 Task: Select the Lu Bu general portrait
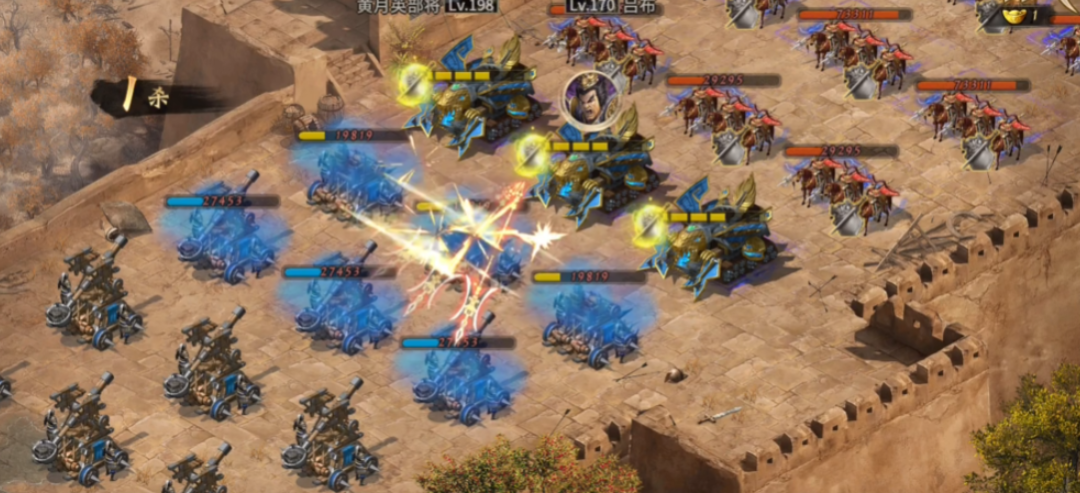[586, 97]
